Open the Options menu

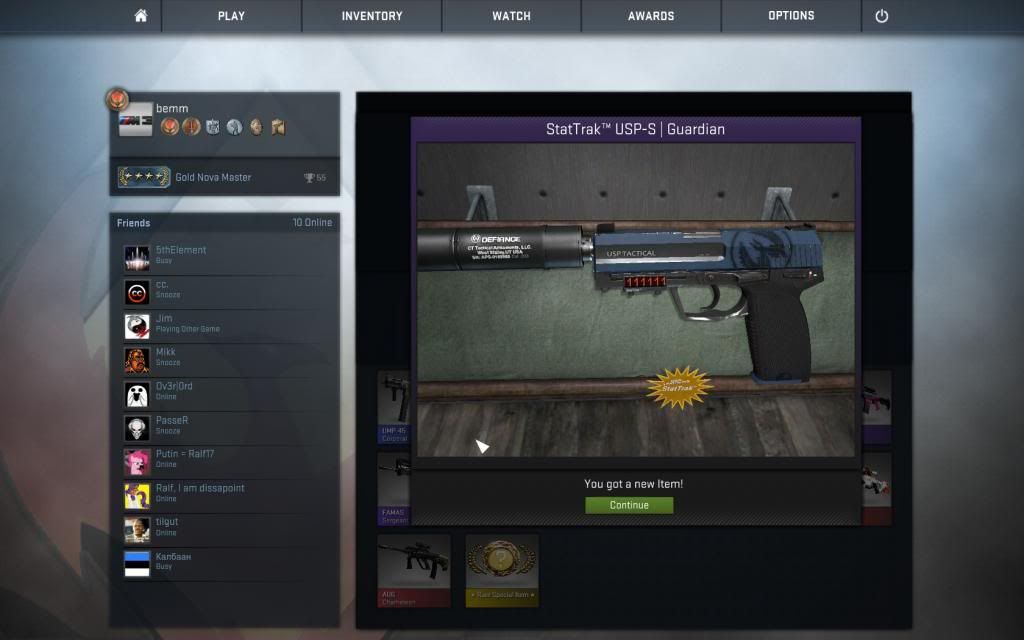[791, 16]
